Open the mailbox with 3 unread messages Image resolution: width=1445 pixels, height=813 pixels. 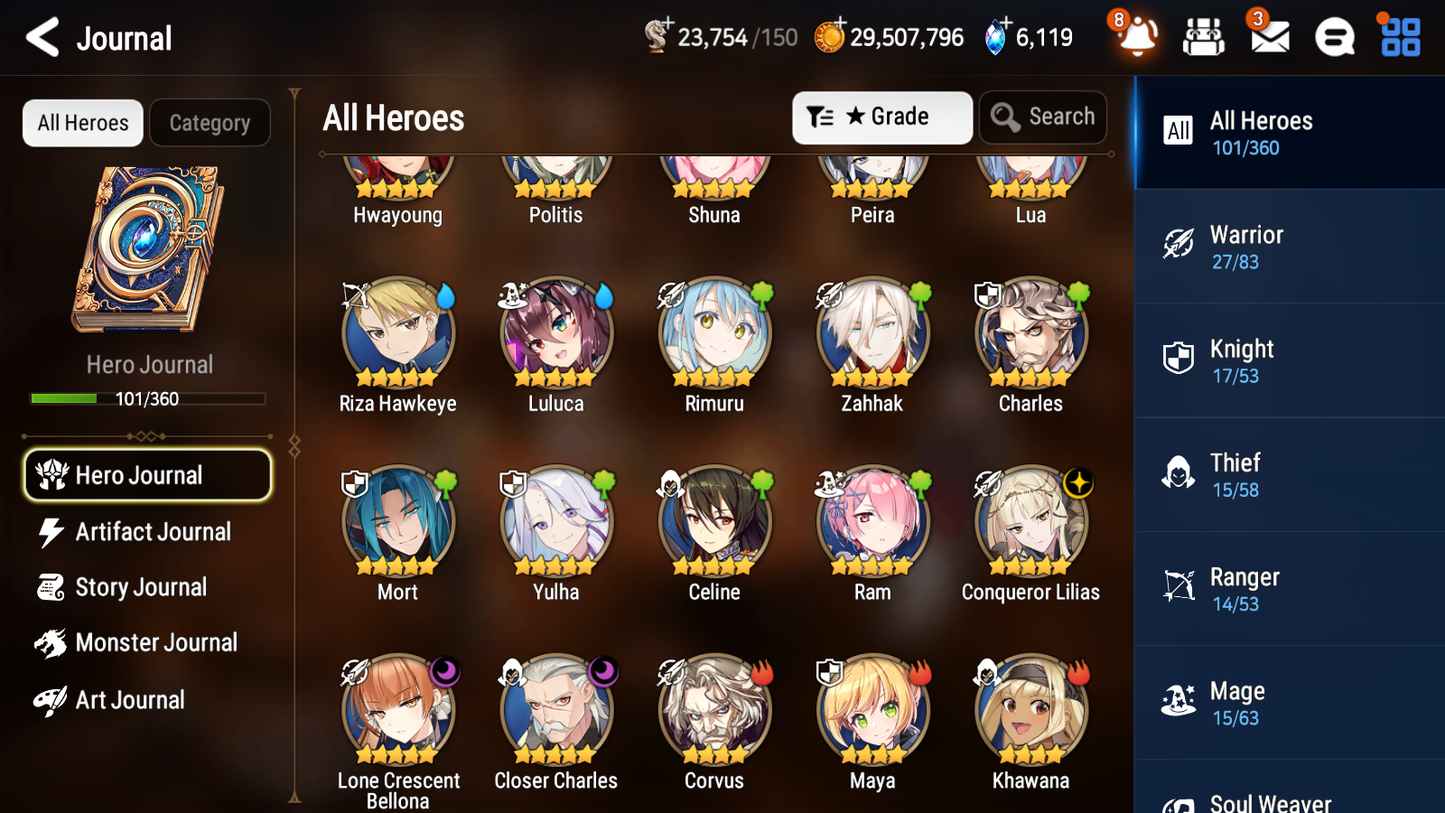[x=1268, y=37]
